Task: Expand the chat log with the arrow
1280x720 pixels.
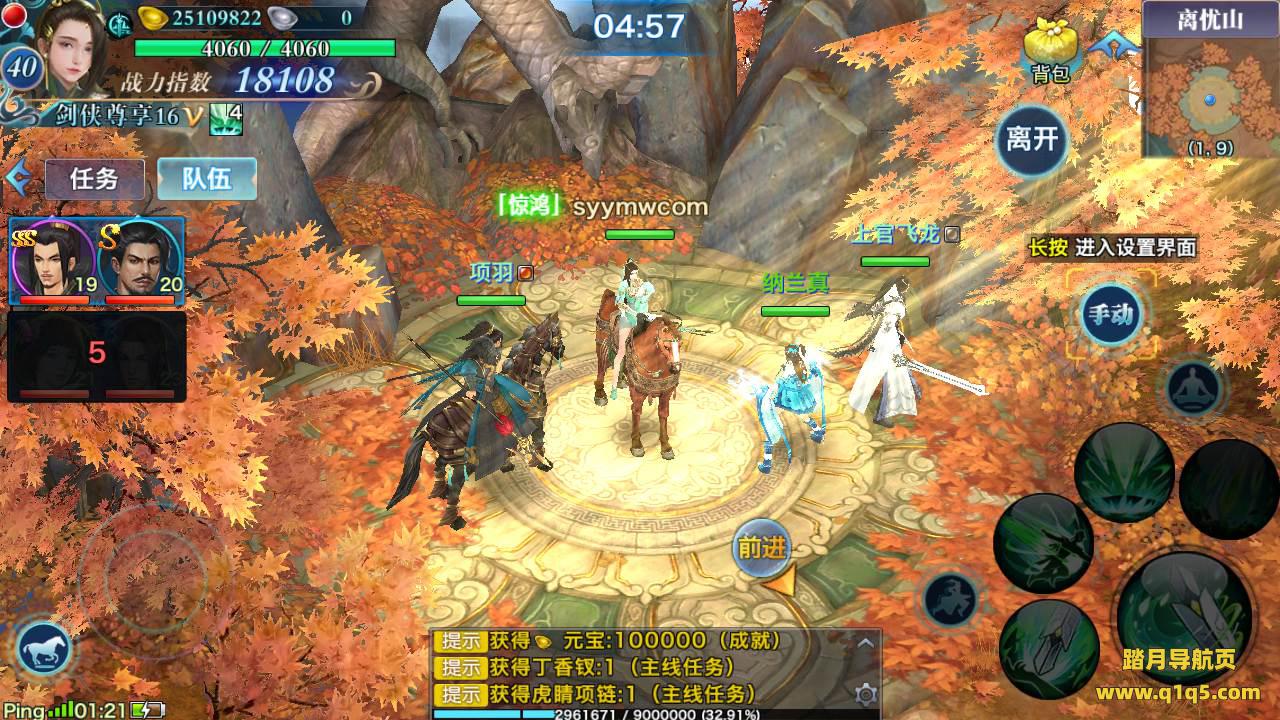Action: (x=866, y=643)
